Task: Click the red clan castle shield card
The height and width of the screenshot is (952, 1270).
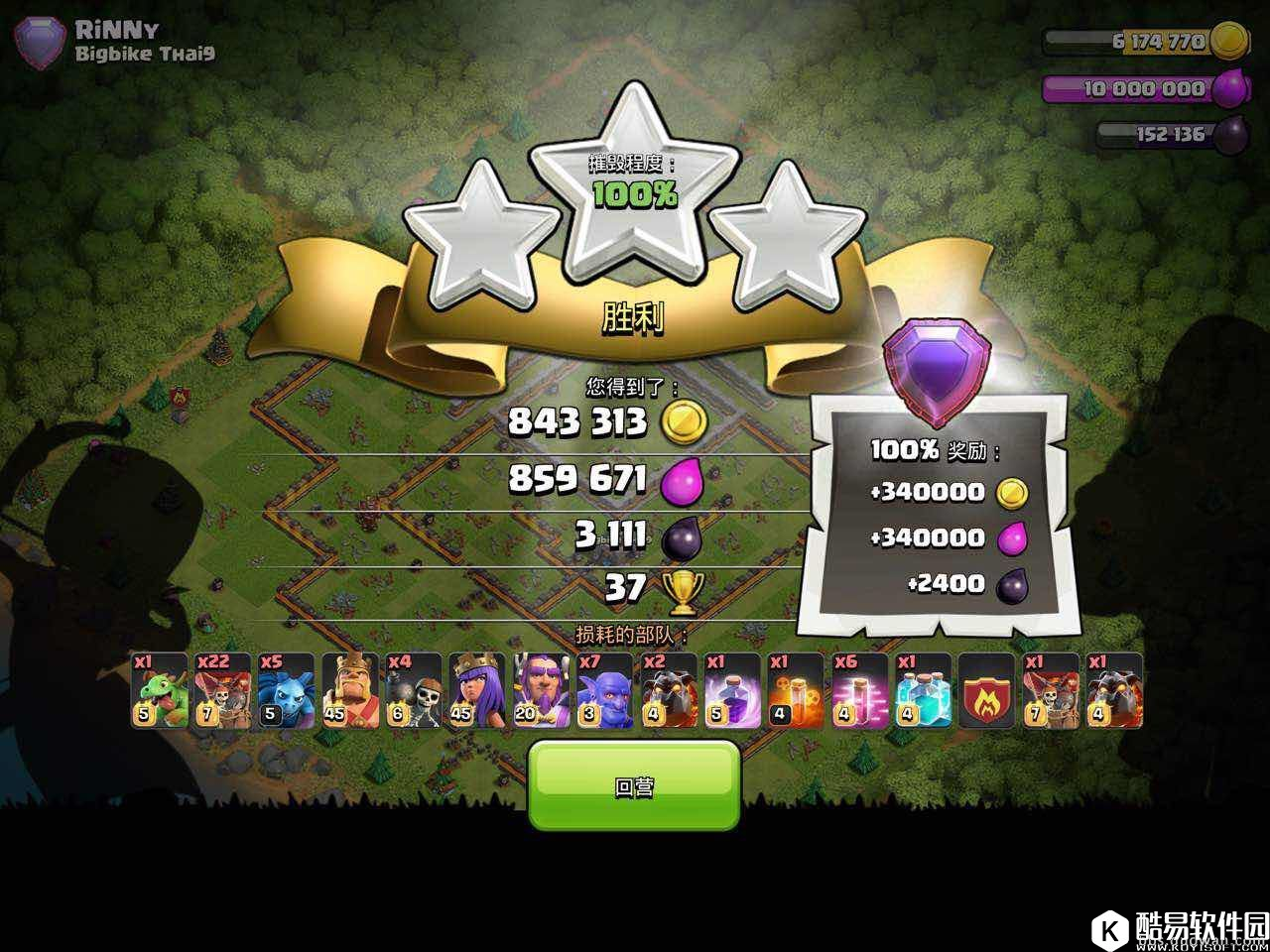Action: [984, 690]
